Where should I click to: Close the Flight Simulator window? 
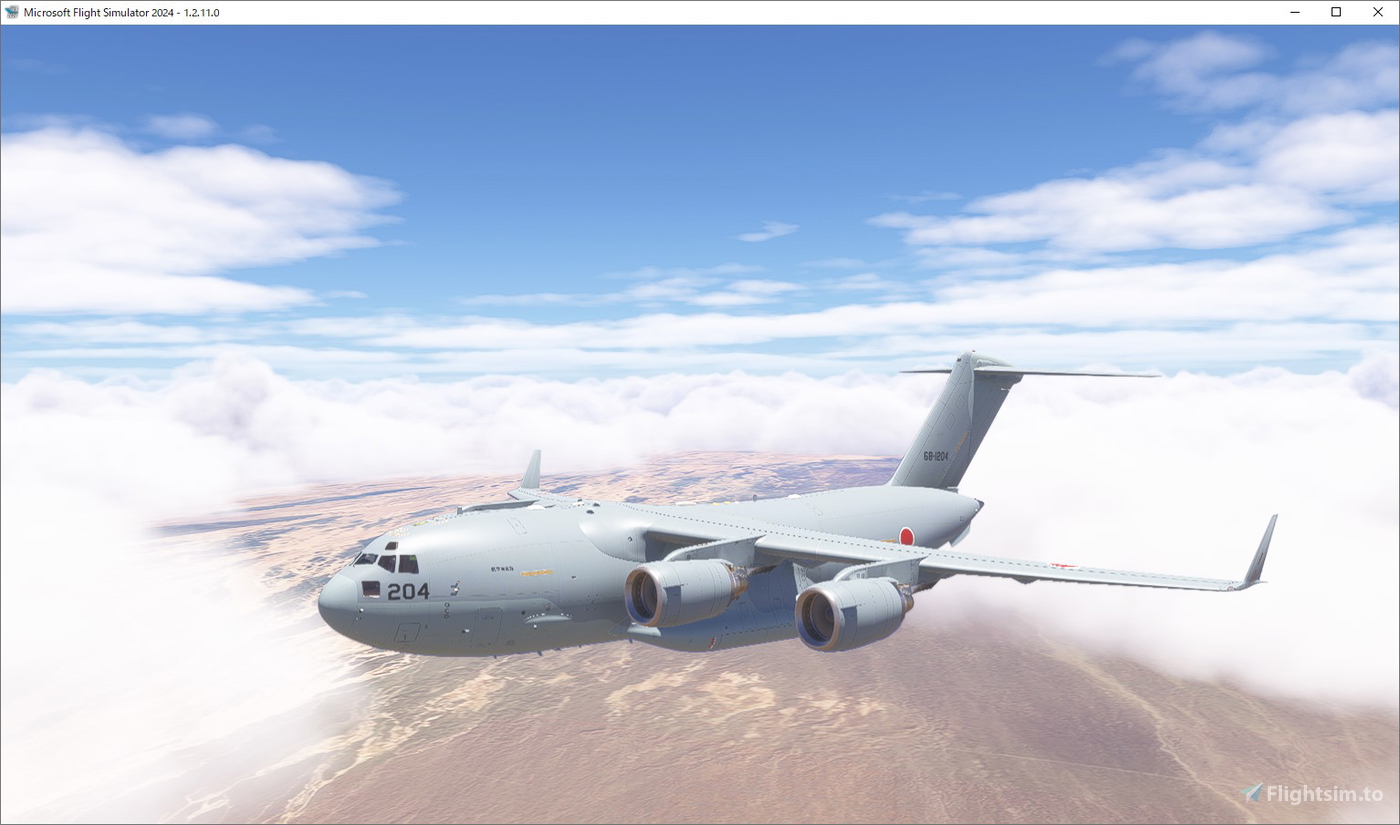point(1377,12)
